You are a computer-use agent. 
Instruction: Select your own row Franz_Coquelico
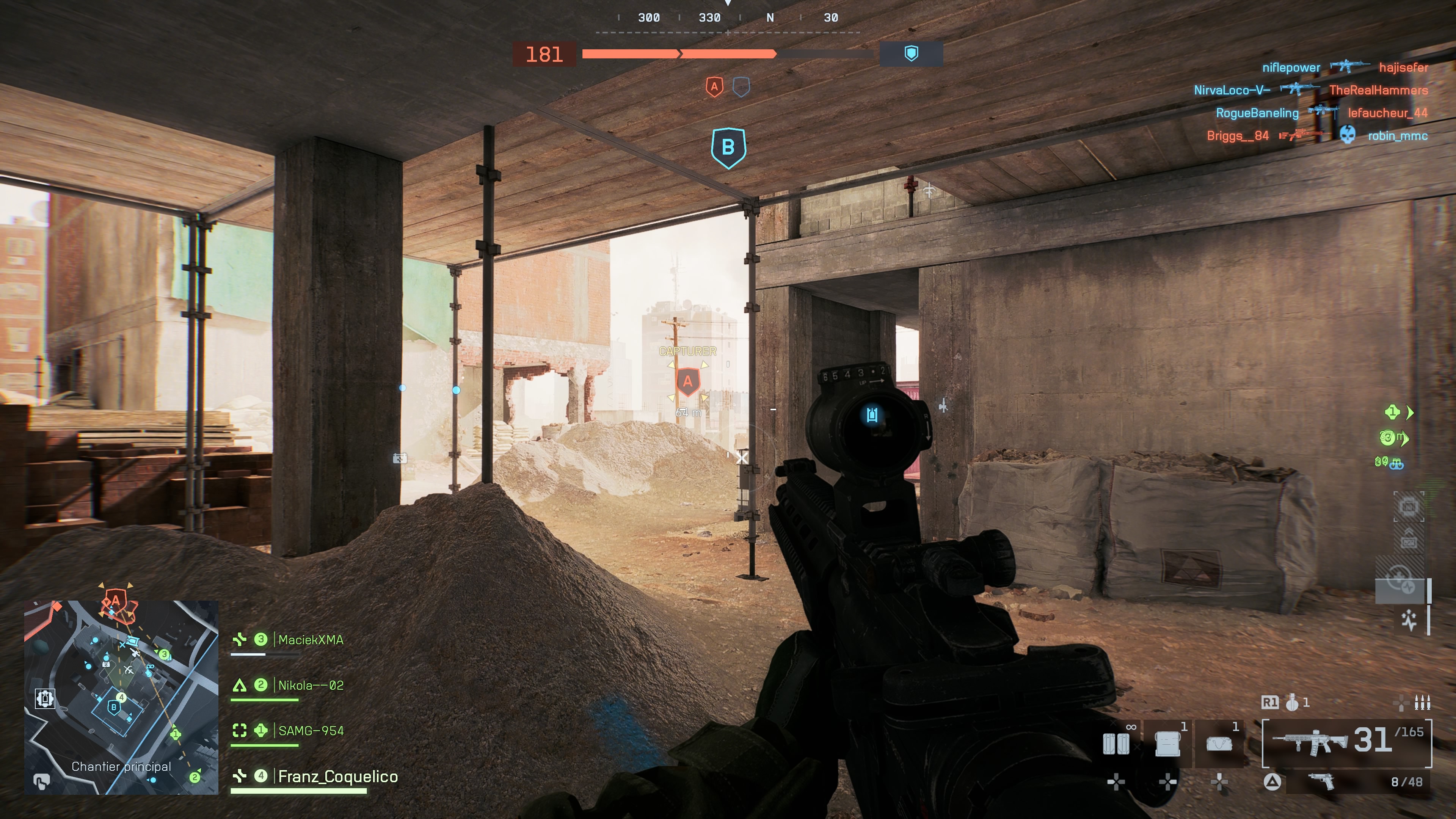pos(337,777)
